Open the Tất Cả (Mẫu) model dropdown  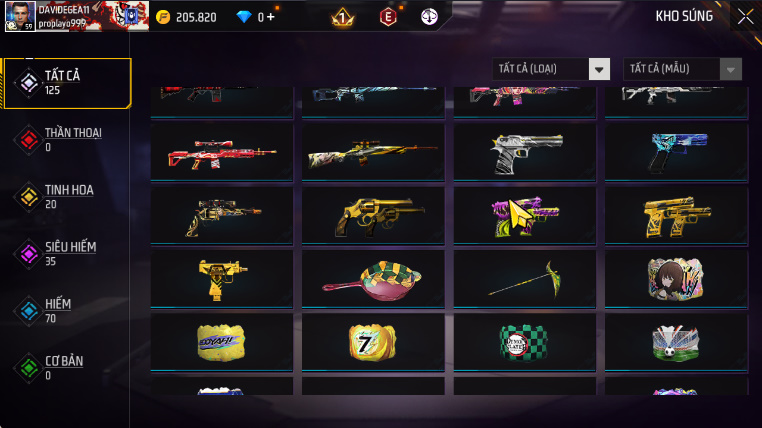click(x=683, y=69)
